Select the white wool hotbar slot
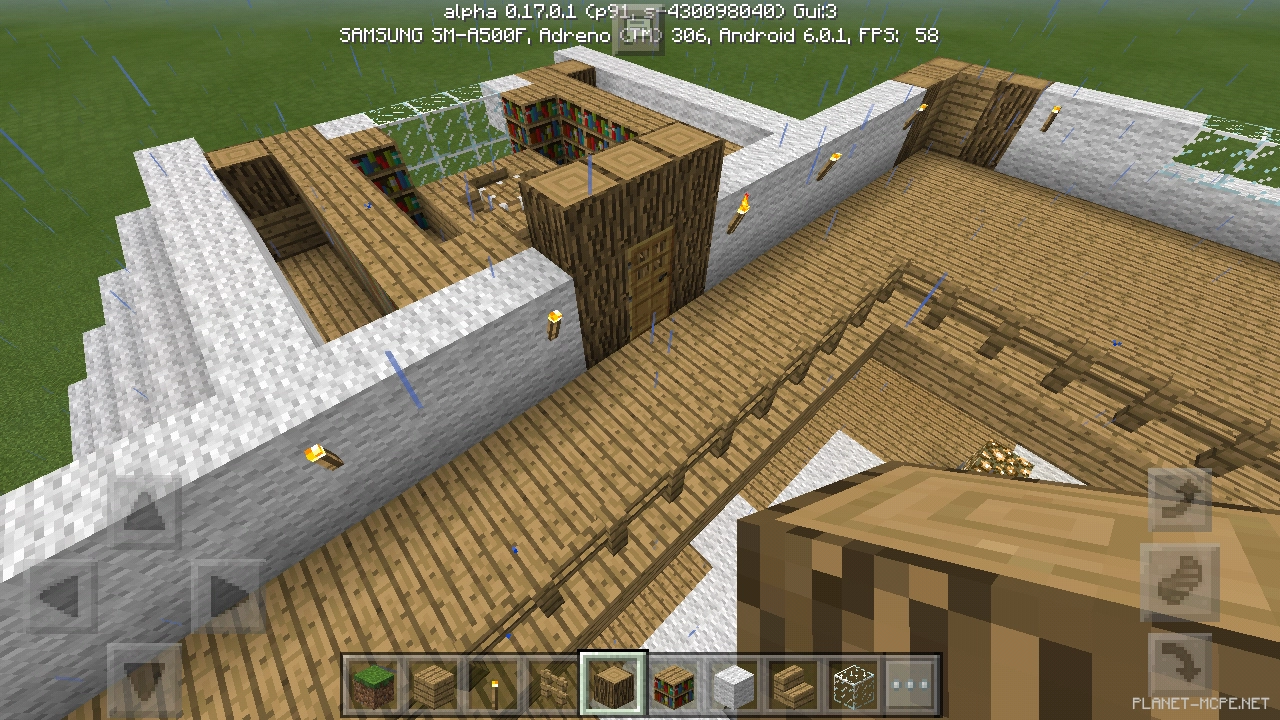Viewport: 1280px width, 720px height. [733, 686]
